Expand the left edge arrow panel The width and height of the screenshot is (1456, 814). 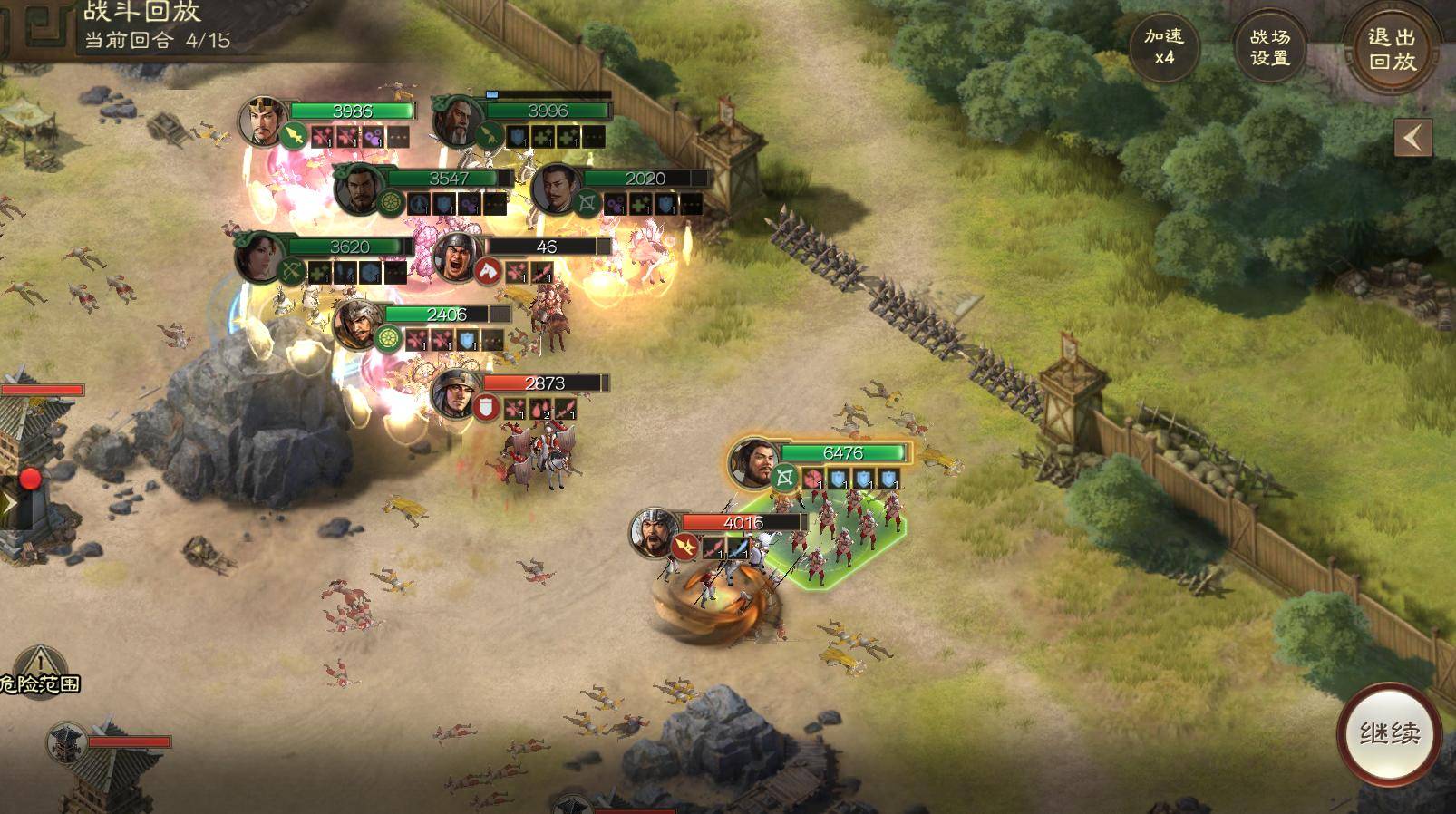(7, 503)
